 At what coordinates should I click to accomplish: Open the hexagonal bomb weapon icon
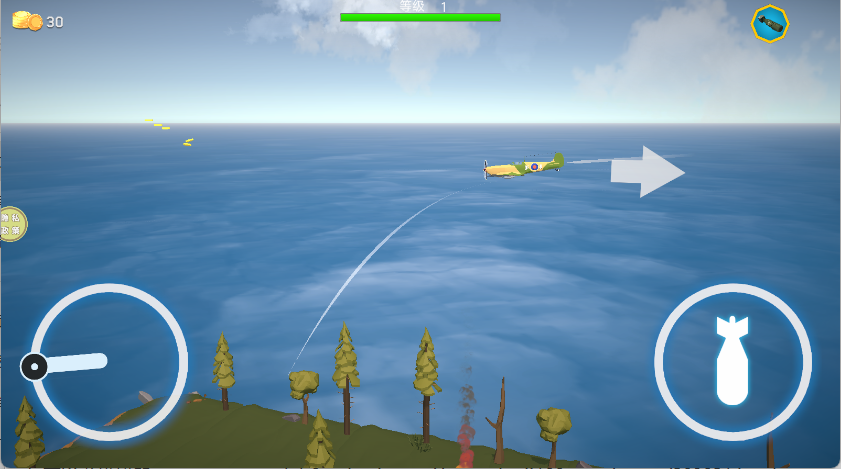click(770, 24)
